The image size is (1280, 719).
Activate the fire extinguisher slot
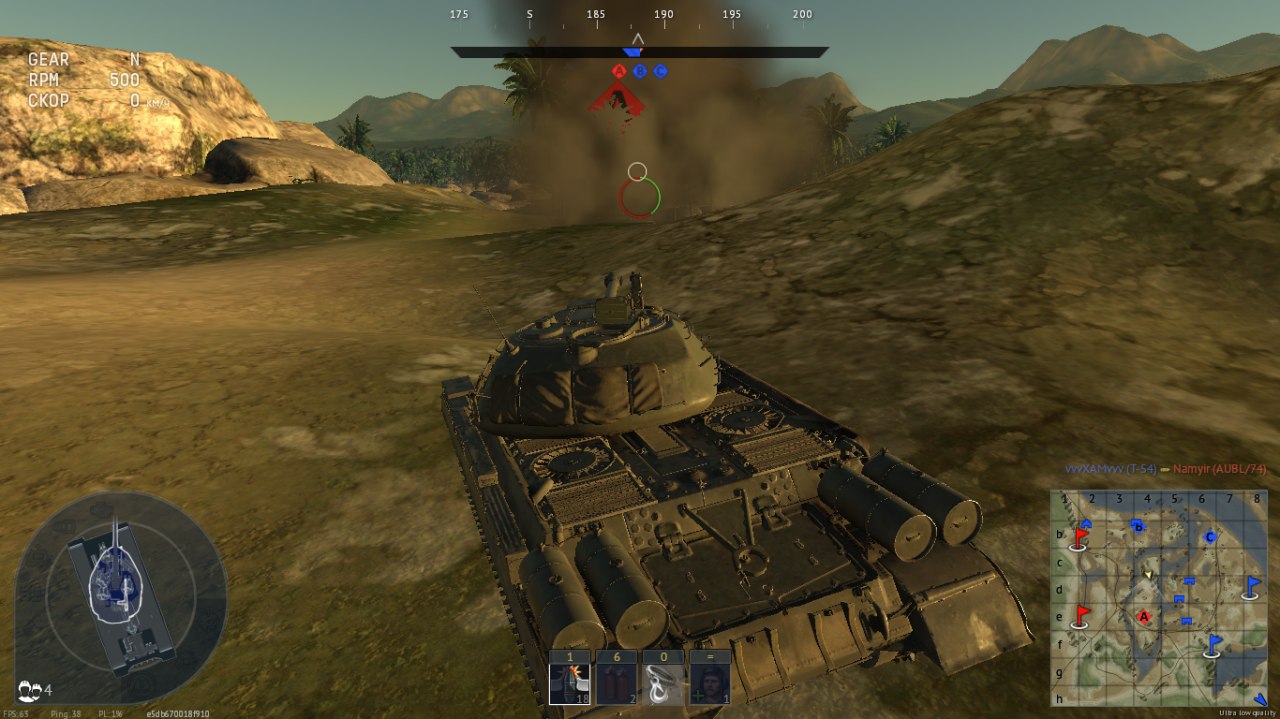tap(616, 682)
